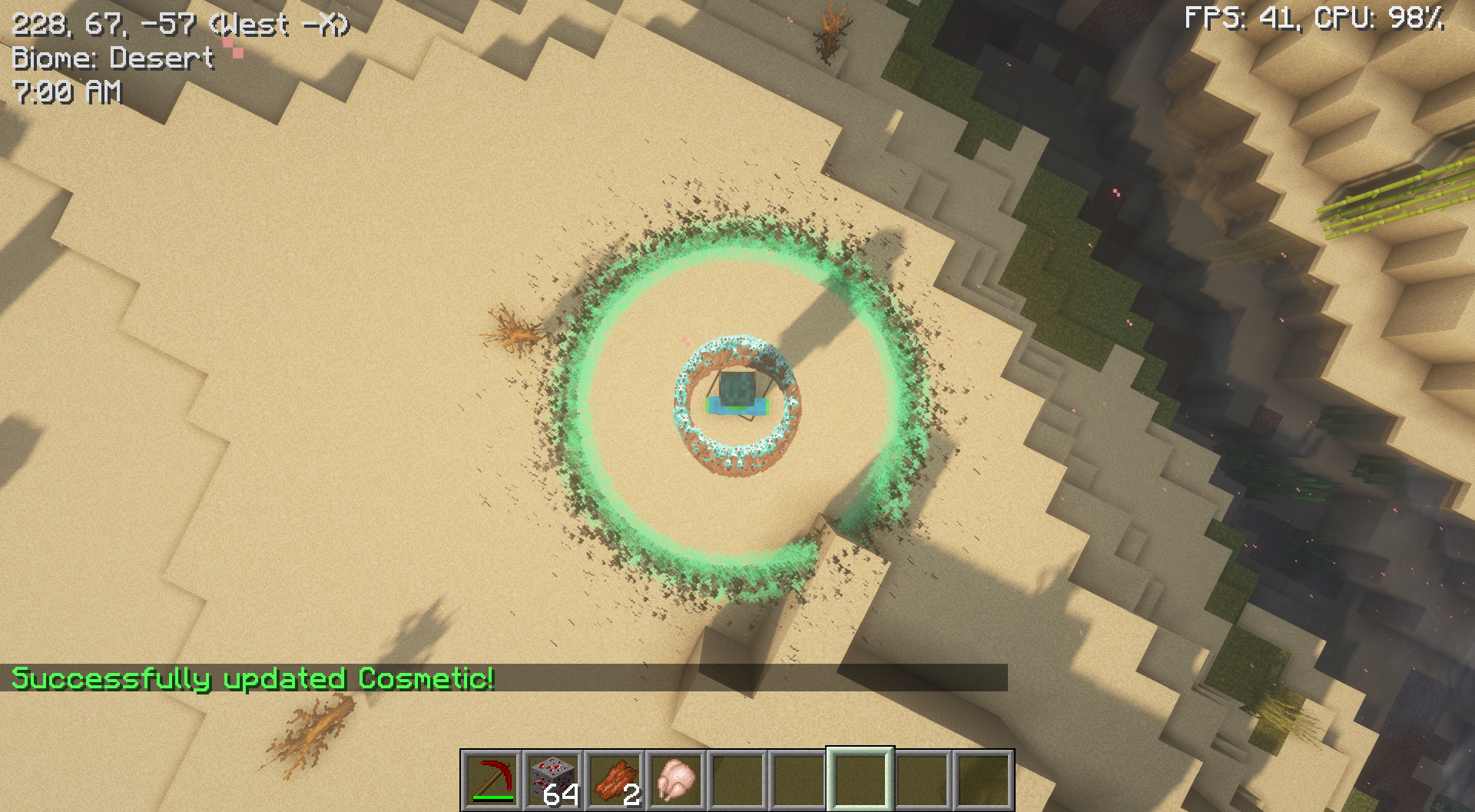1475x812 pixels.
Task: Select the red pickaxe hotbar slot
Action: pos(492,780)
